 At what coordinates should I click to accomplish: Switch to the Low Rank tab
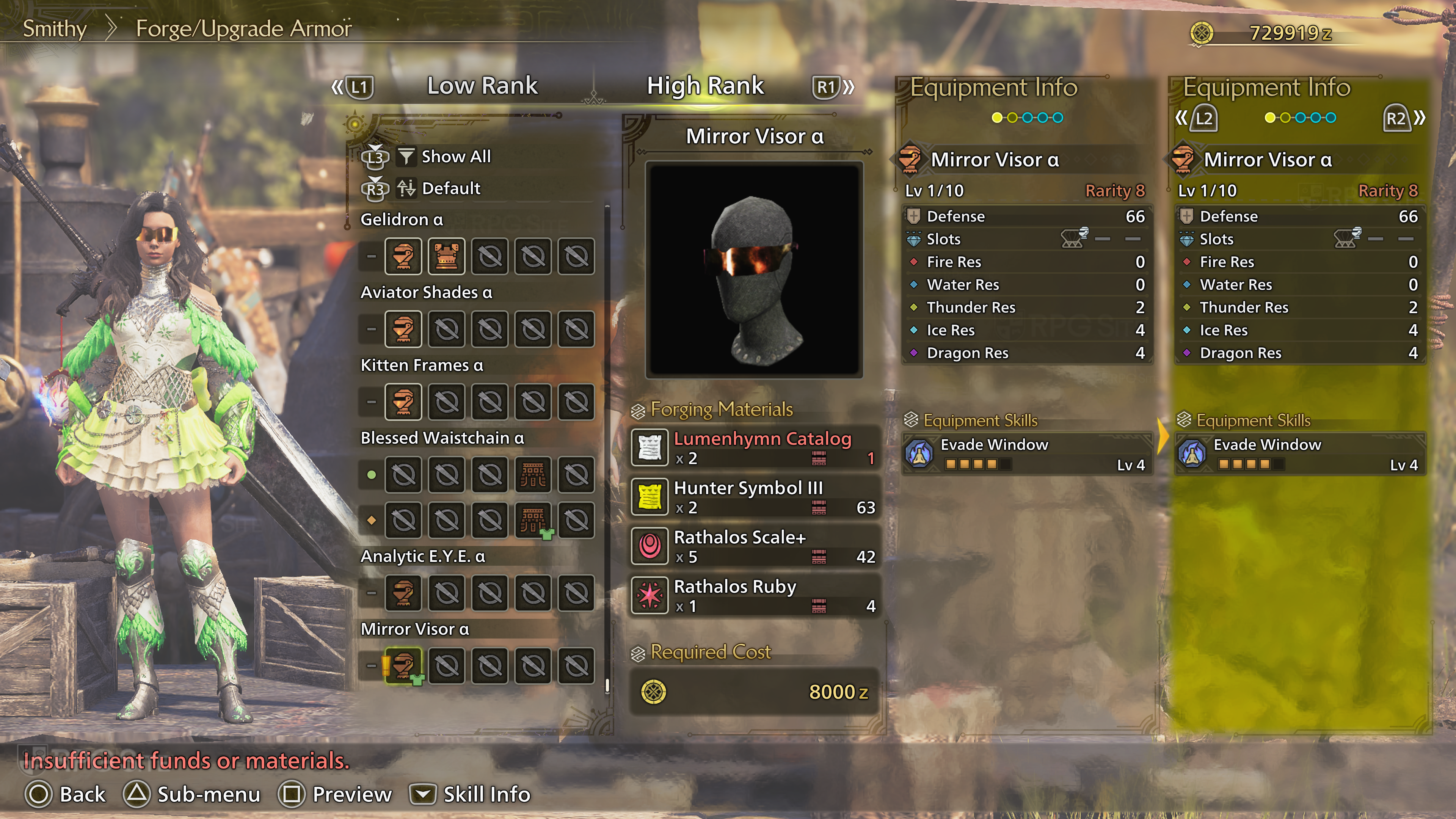pos(482,86)
